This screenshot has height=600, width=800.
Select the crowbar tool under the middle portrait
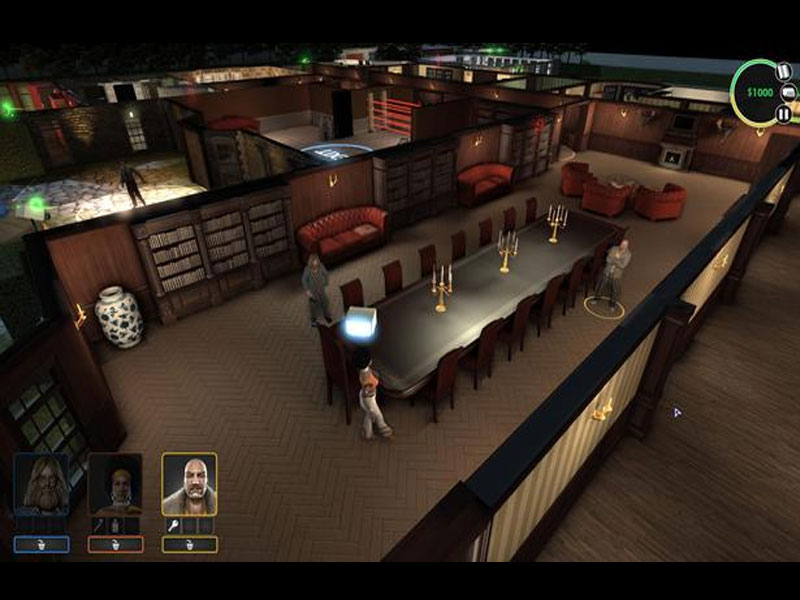(x=98, y=525)
